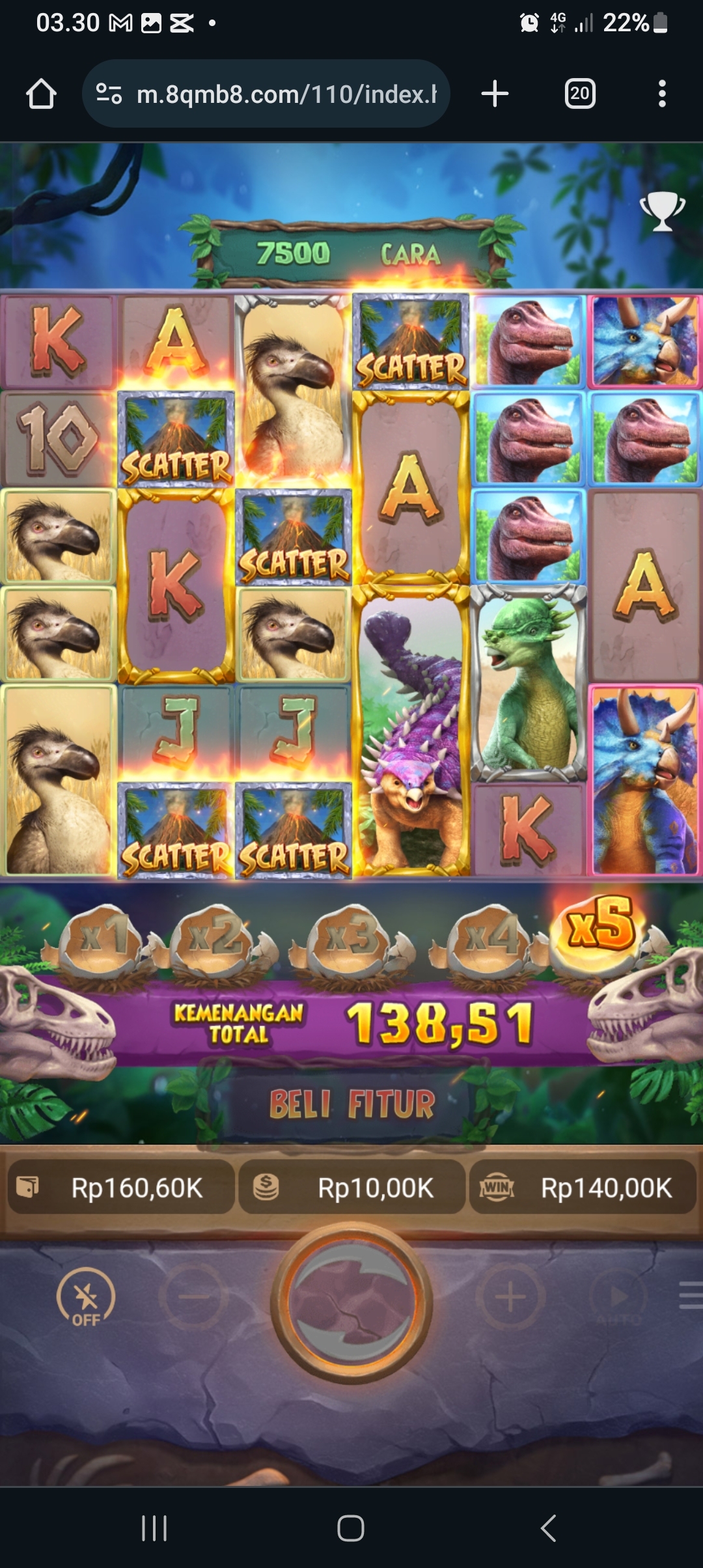This screenshot has height=1568, width=703.
Task: Open the hamburger game menu
Action: tap(690, 1295)
